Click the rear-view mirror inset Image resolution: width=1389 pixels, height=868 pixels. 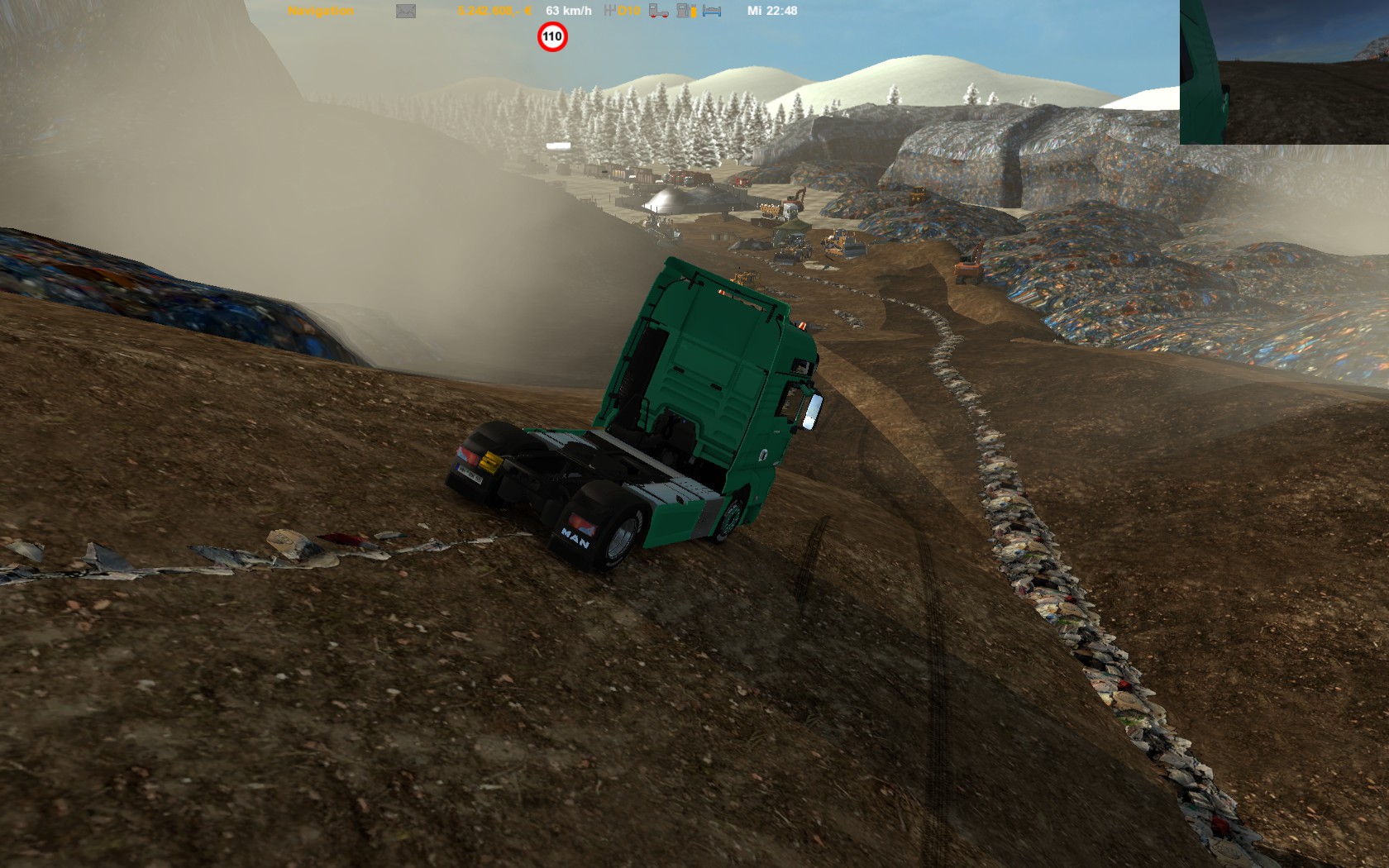[1284, 72]
